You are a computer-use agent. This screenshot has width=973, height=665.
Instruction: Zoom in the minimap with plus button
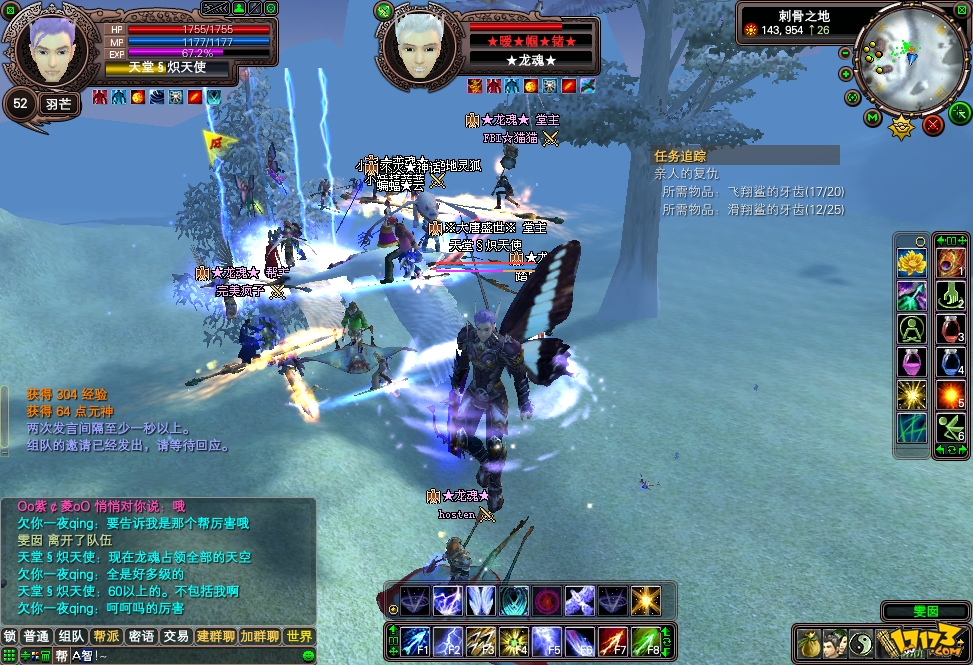tap(846, 74)
